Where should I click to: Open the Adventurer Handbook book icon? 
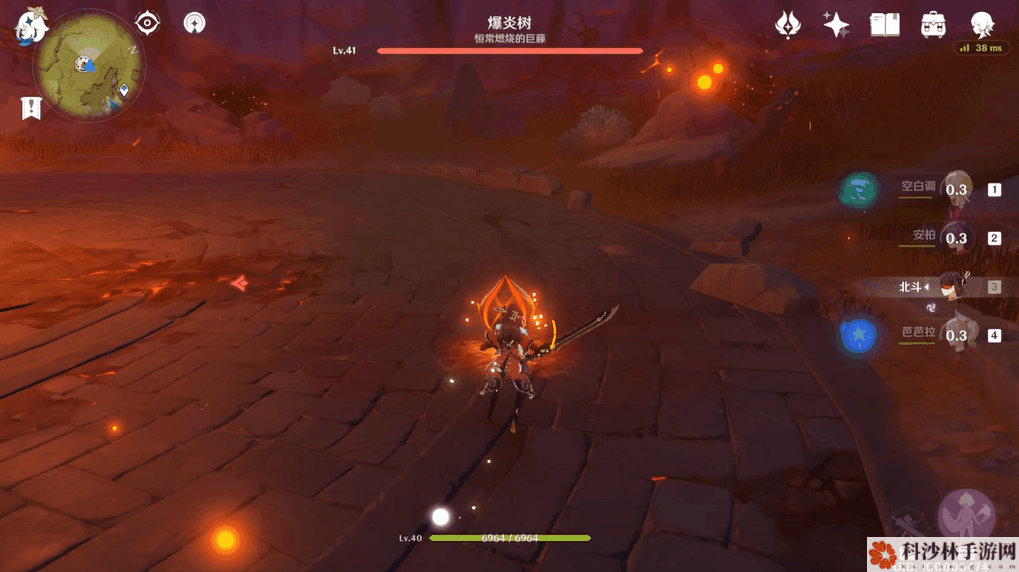click(885, 24)
